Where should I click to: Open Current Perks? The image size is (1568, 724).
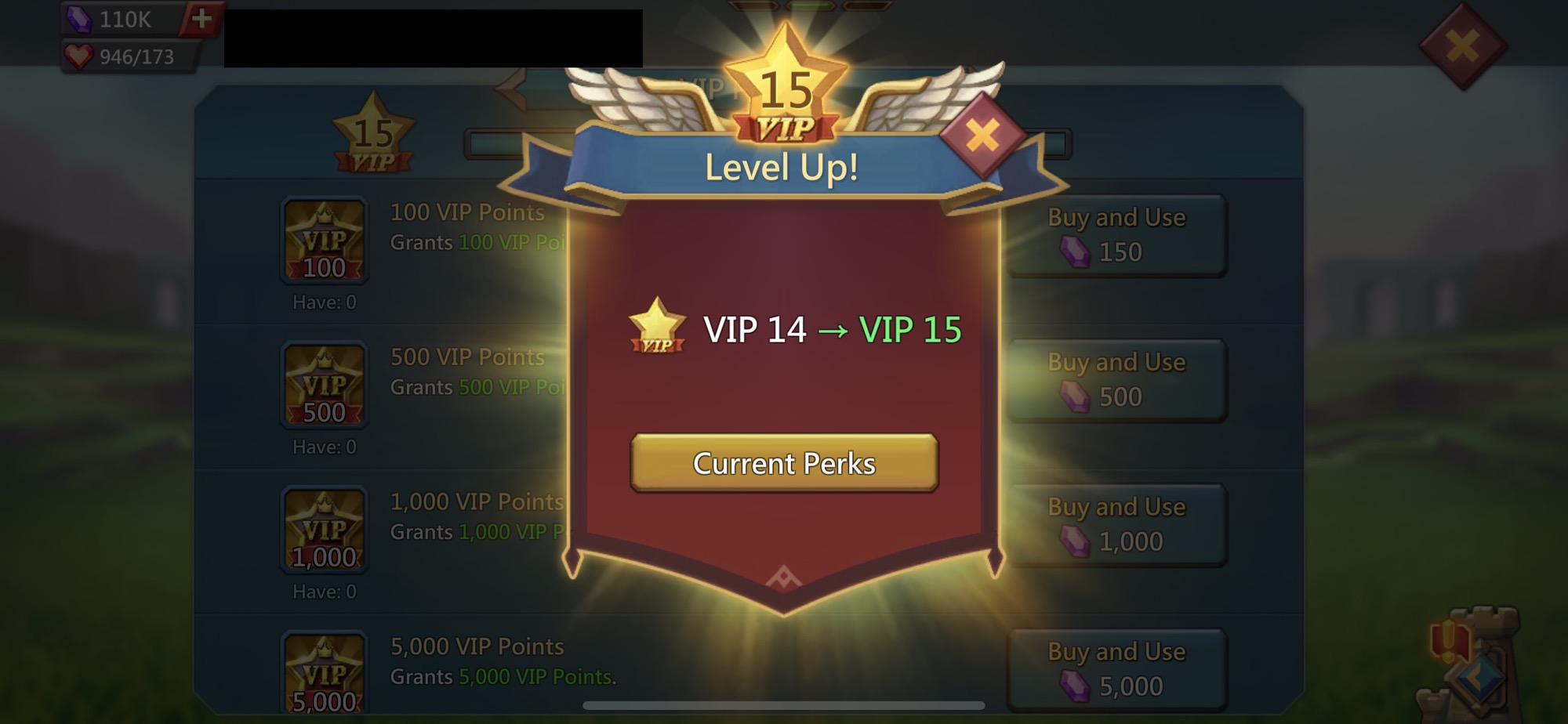tap(784, 464)
